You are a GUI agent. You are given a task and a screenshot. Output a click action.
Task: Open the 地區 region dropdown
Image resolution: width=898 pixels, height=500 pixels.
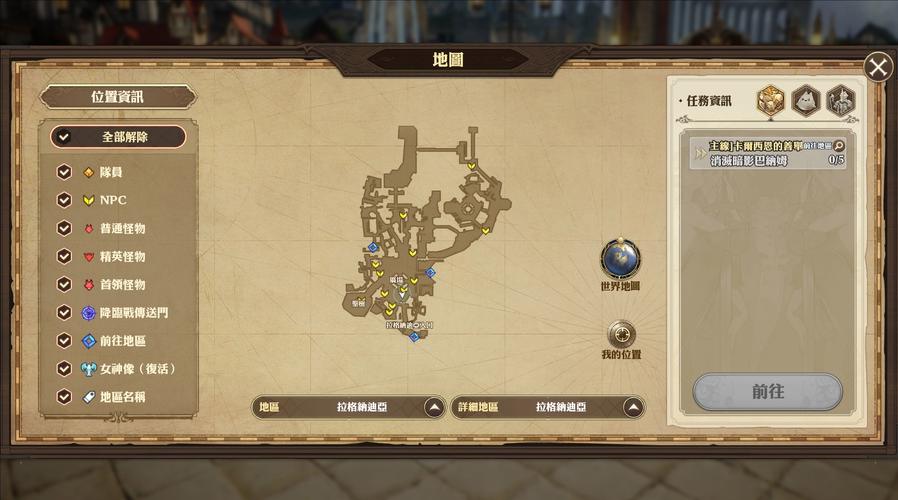tap(434, 407)
